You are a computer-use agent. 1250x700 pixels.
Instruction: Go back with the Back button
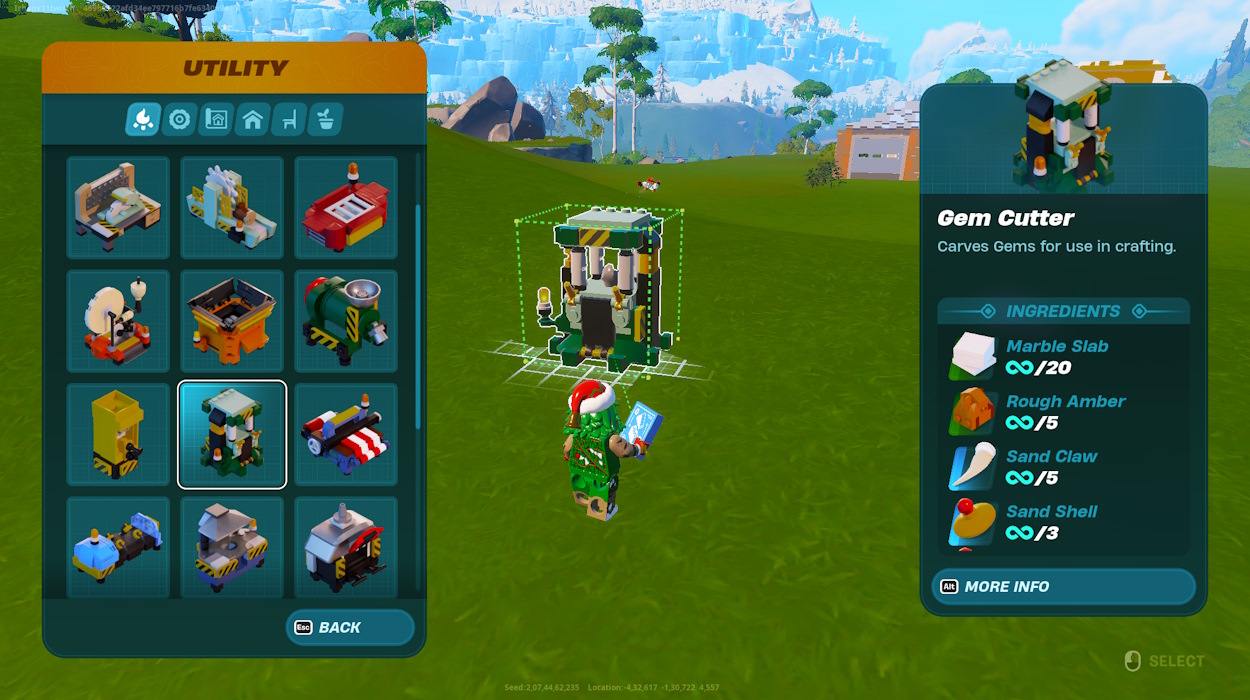(x=350, y=628)
